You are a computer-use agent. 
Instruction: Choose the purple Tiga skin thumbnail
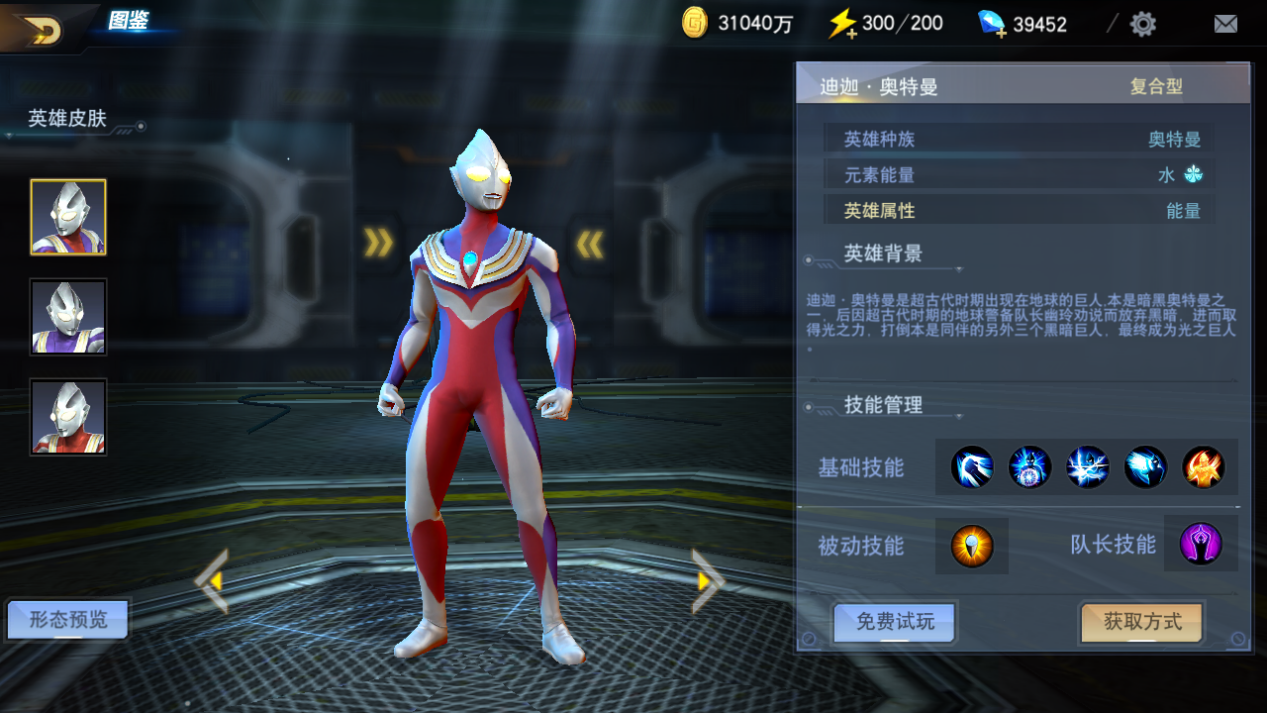click(68, 317)
